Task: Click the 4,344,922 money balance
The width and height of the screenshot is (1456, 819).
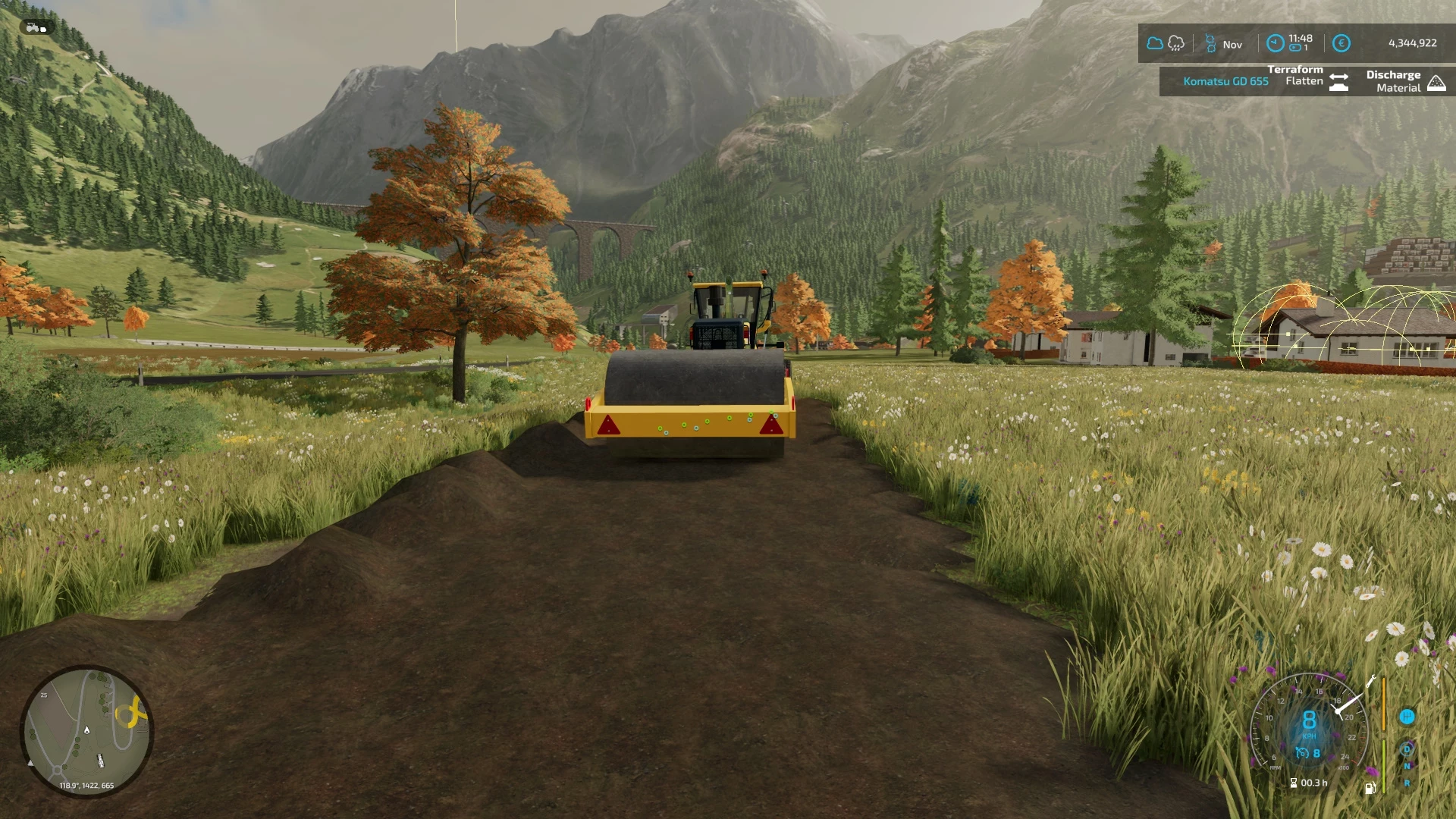Action: 1414,42
